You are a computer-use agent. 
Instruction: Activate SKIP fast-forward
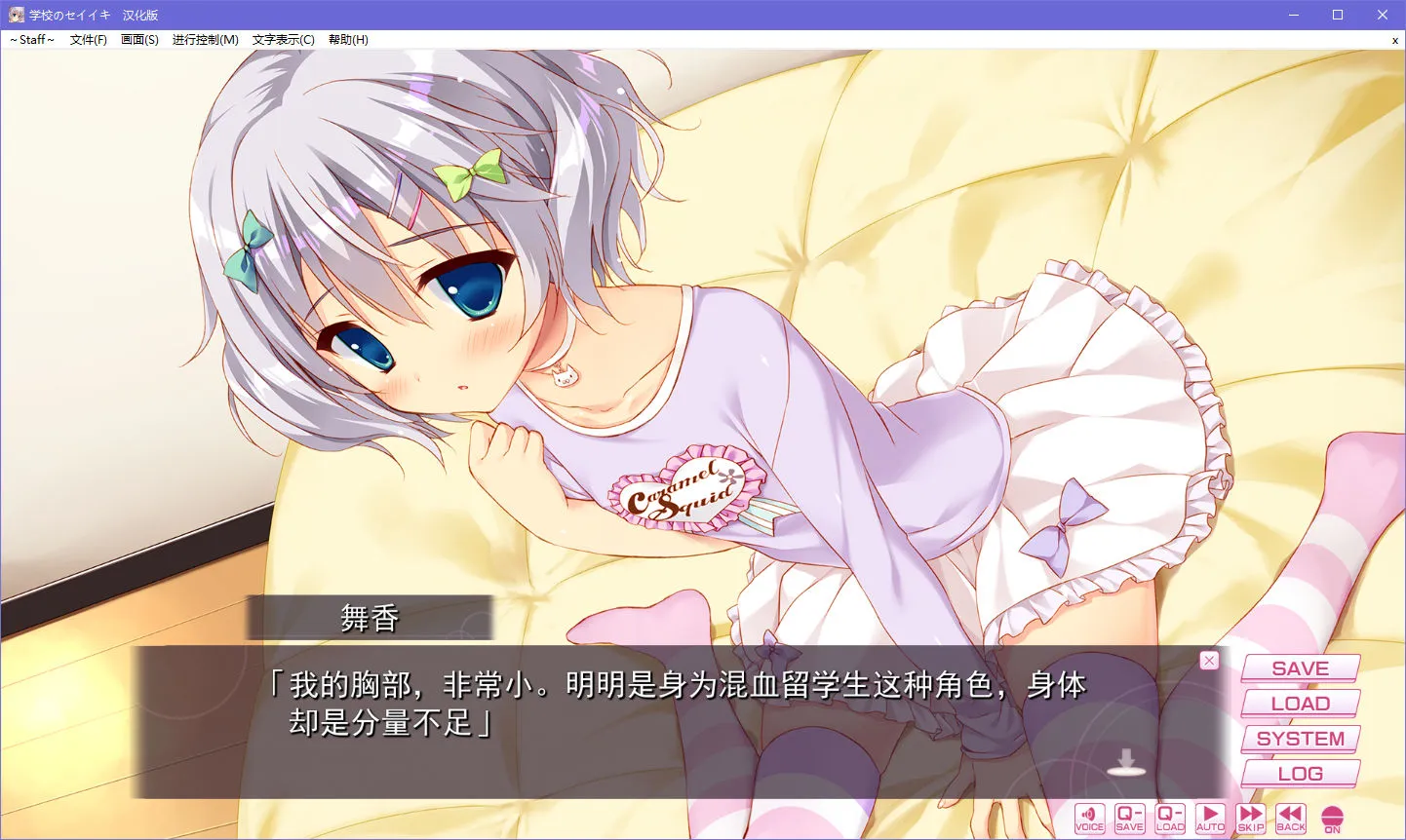click(x=1251, y=818)
